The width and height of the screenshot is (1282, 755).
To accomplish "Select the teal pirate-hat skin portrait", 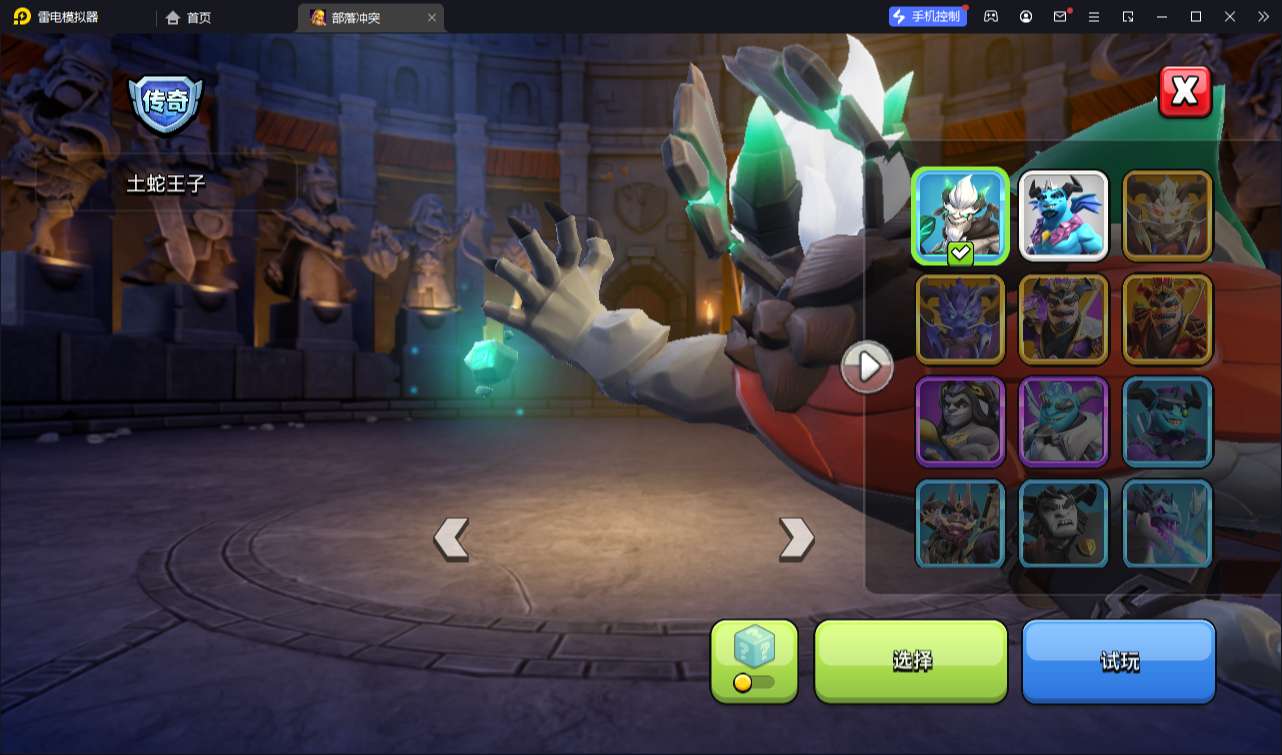I will coord(1167,422).
